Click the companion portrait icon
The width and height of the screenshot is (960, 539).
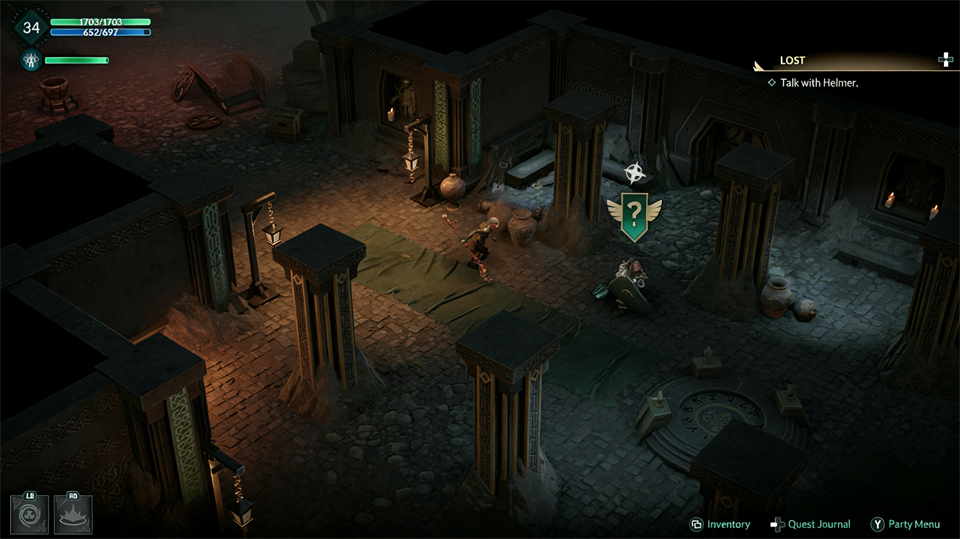tap(29, 61)
